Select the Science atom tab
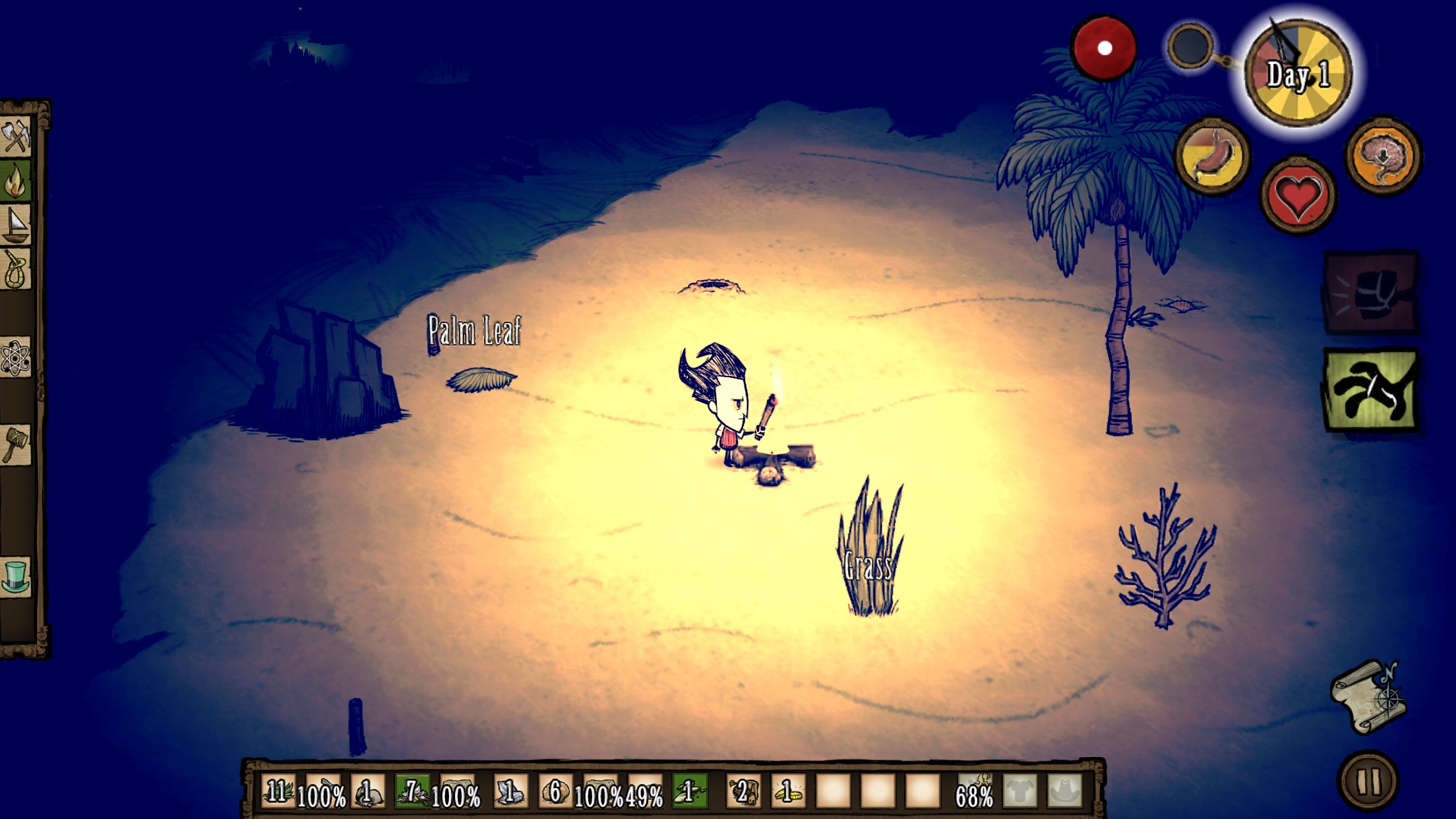Screen dimensions: 1456x819 pos(16,359)
